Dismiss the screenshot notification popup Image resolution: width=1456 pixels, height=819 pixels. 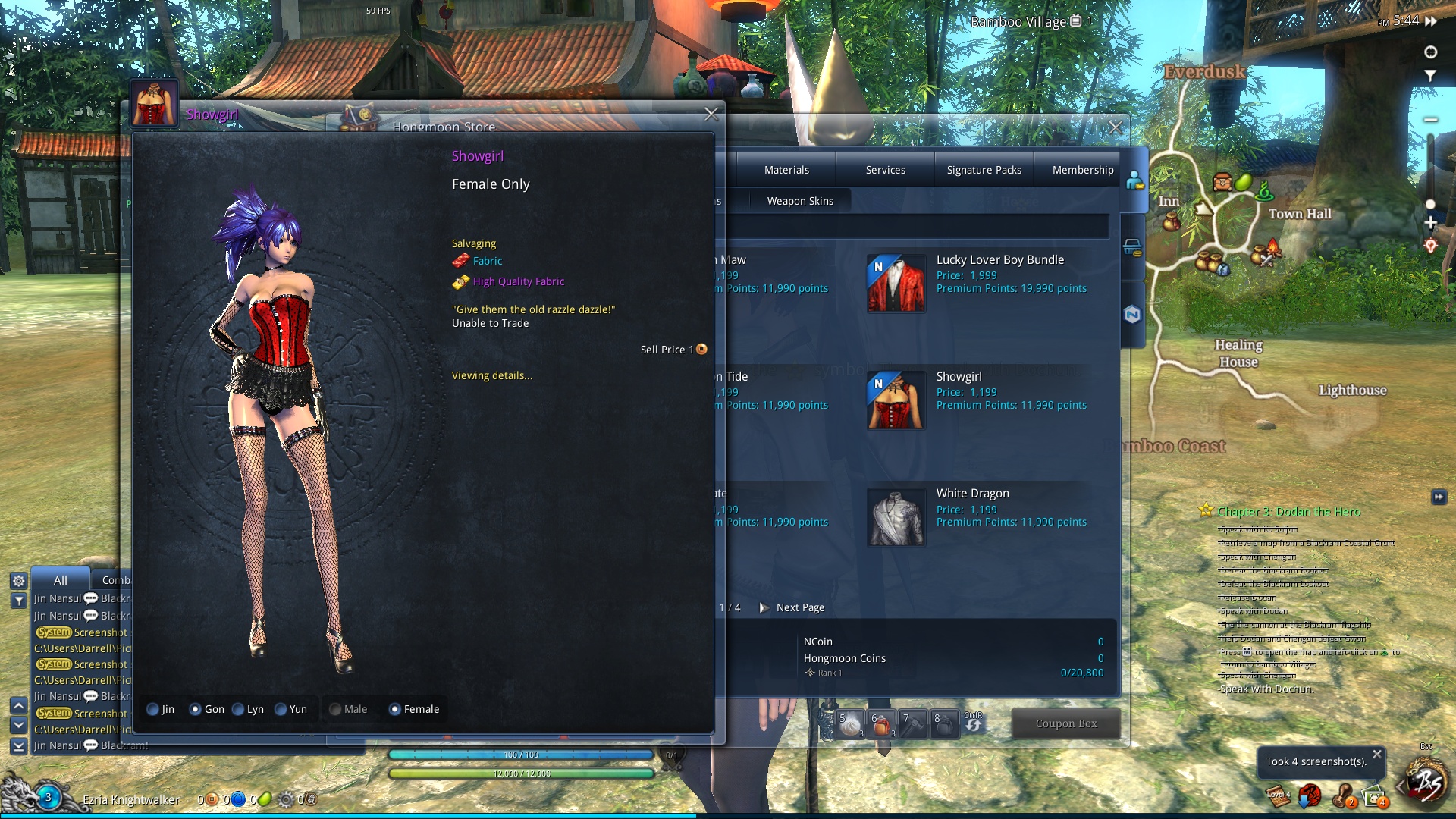click(1376, 754)
